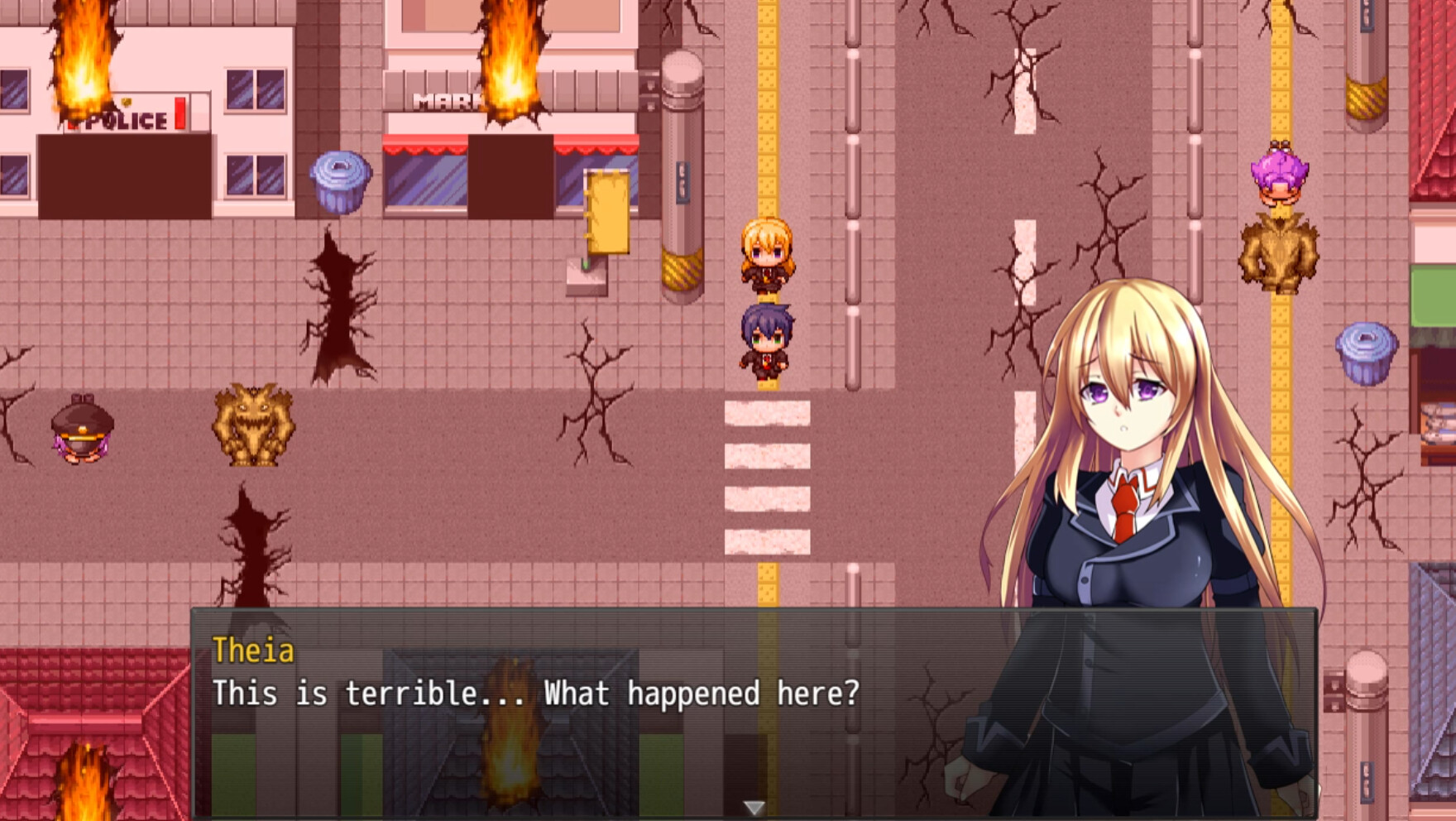The width and height of the screenshot is (1456, 821).
Task: Click the trash can beside the market
Action: point(338,182)
